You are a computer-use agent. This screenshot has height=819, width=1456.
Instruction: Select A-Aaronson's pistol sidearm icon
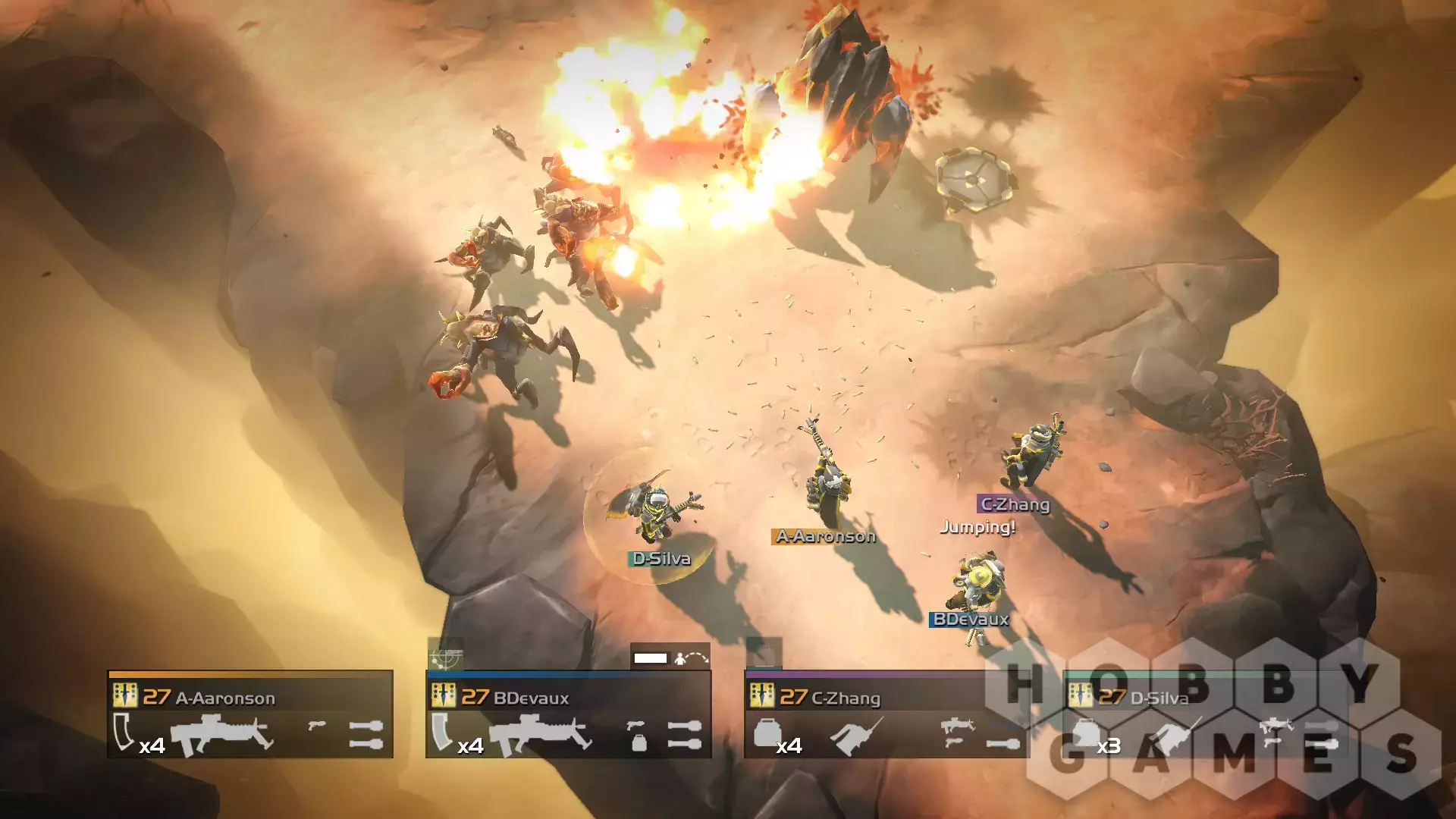pyautogui.click(x=317, y=726)
